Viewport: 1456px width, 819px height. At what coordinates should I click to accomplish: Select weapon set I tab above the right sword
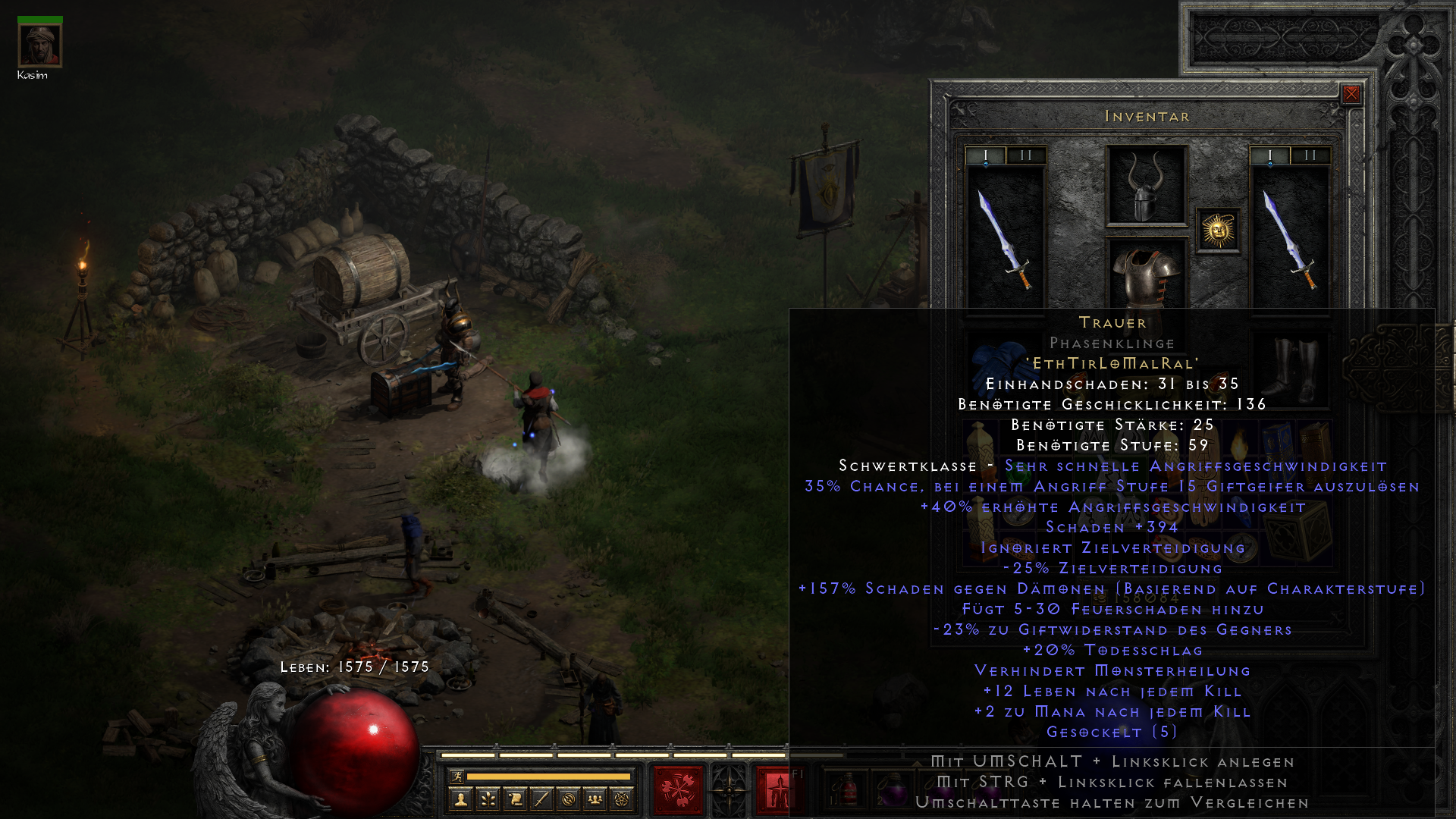(1269, 153)
